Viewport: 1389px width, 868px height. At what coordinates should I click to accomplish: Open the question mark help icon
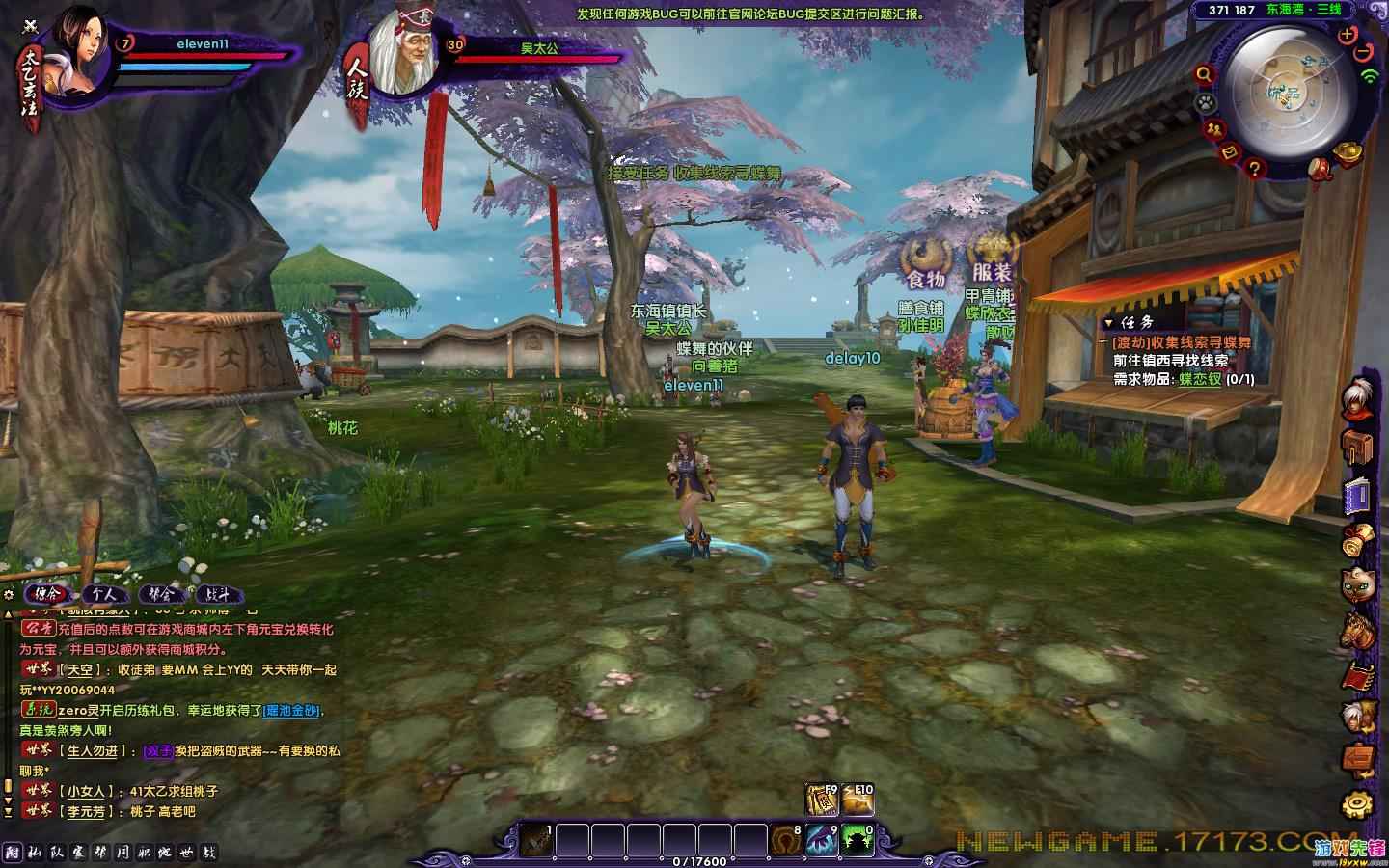1254,168
